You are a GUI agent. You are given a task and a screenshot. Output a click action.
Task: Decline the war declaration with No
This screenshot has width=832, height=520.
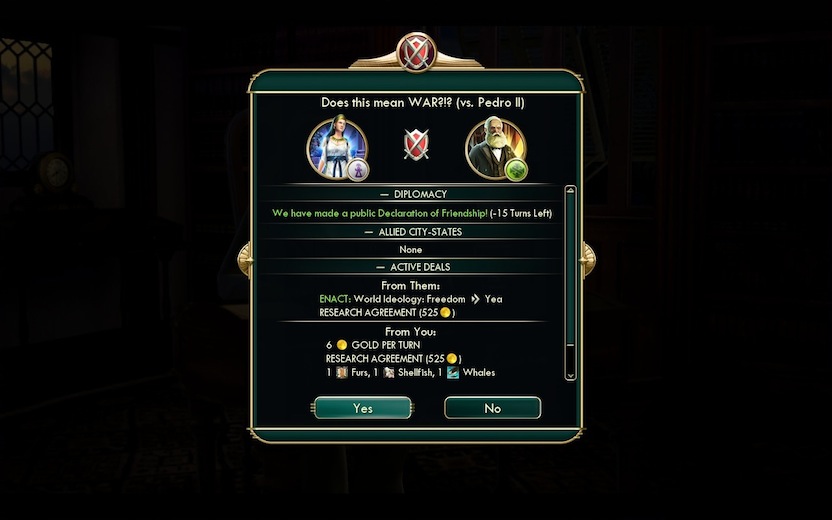492,408
